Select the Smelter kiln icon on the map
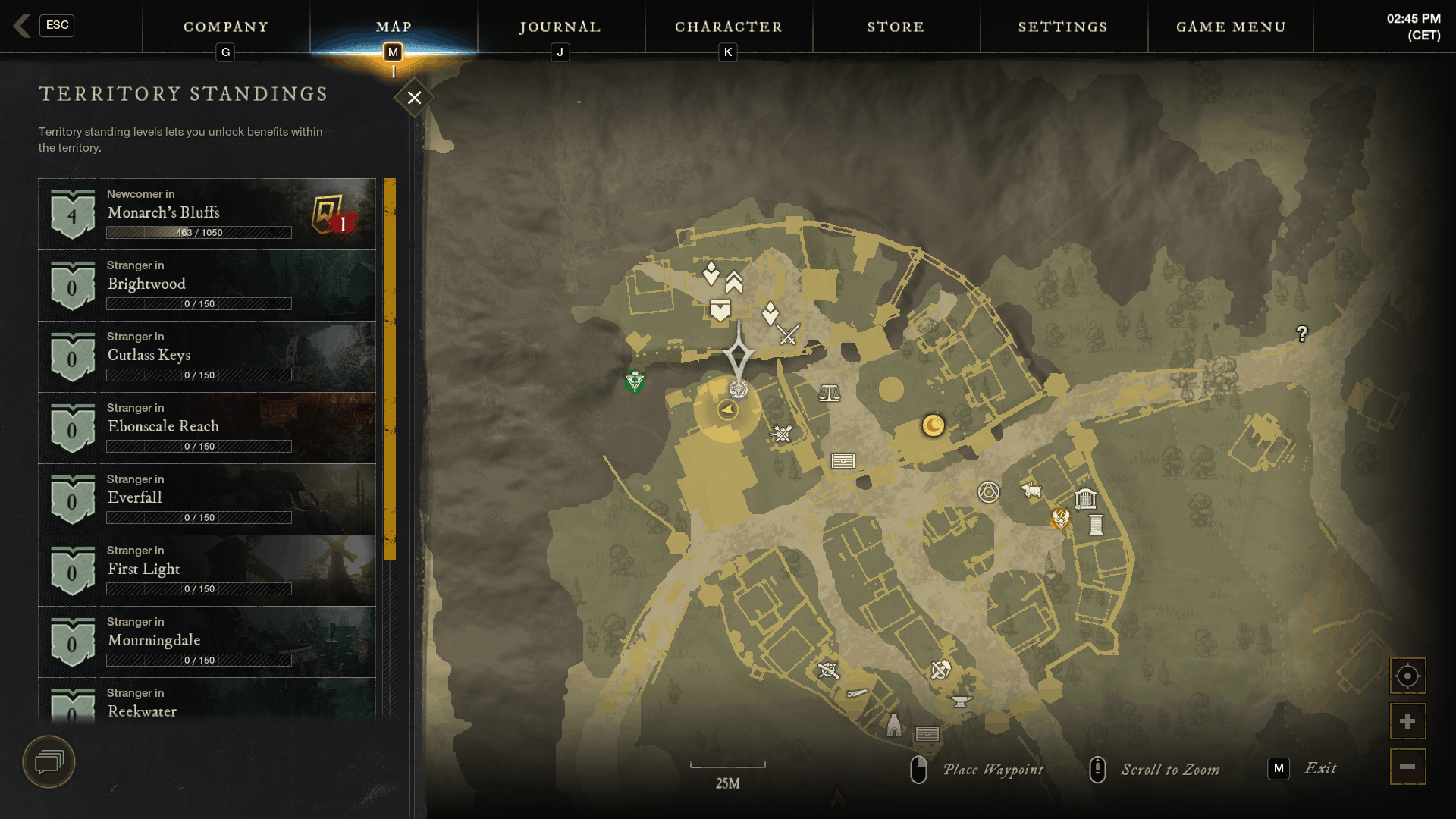1456x819 pixels. (x=893, y=726)
